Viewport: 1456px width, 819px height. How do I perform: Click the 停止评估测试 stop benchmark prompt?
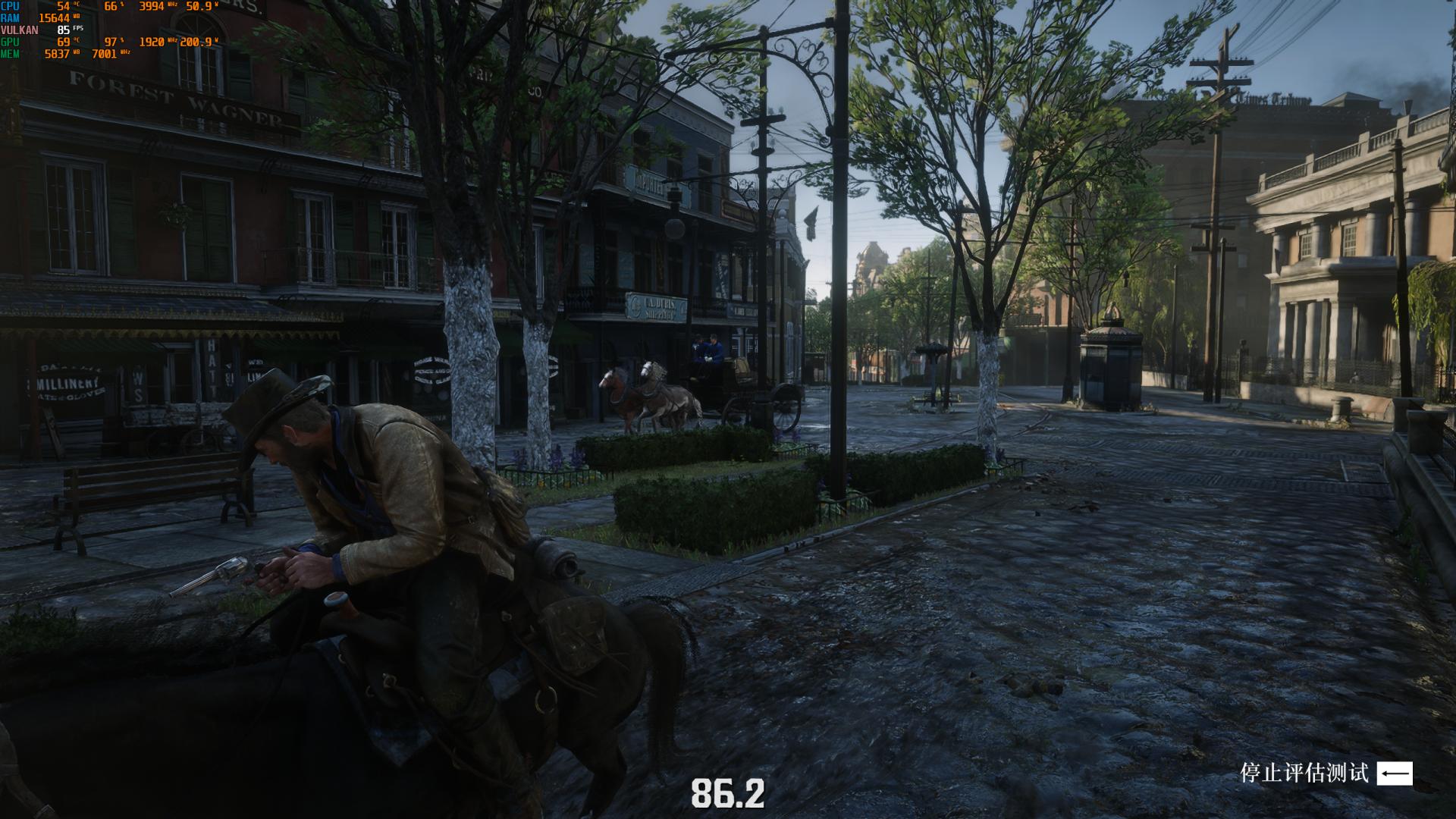click(x=1325, y=773)
